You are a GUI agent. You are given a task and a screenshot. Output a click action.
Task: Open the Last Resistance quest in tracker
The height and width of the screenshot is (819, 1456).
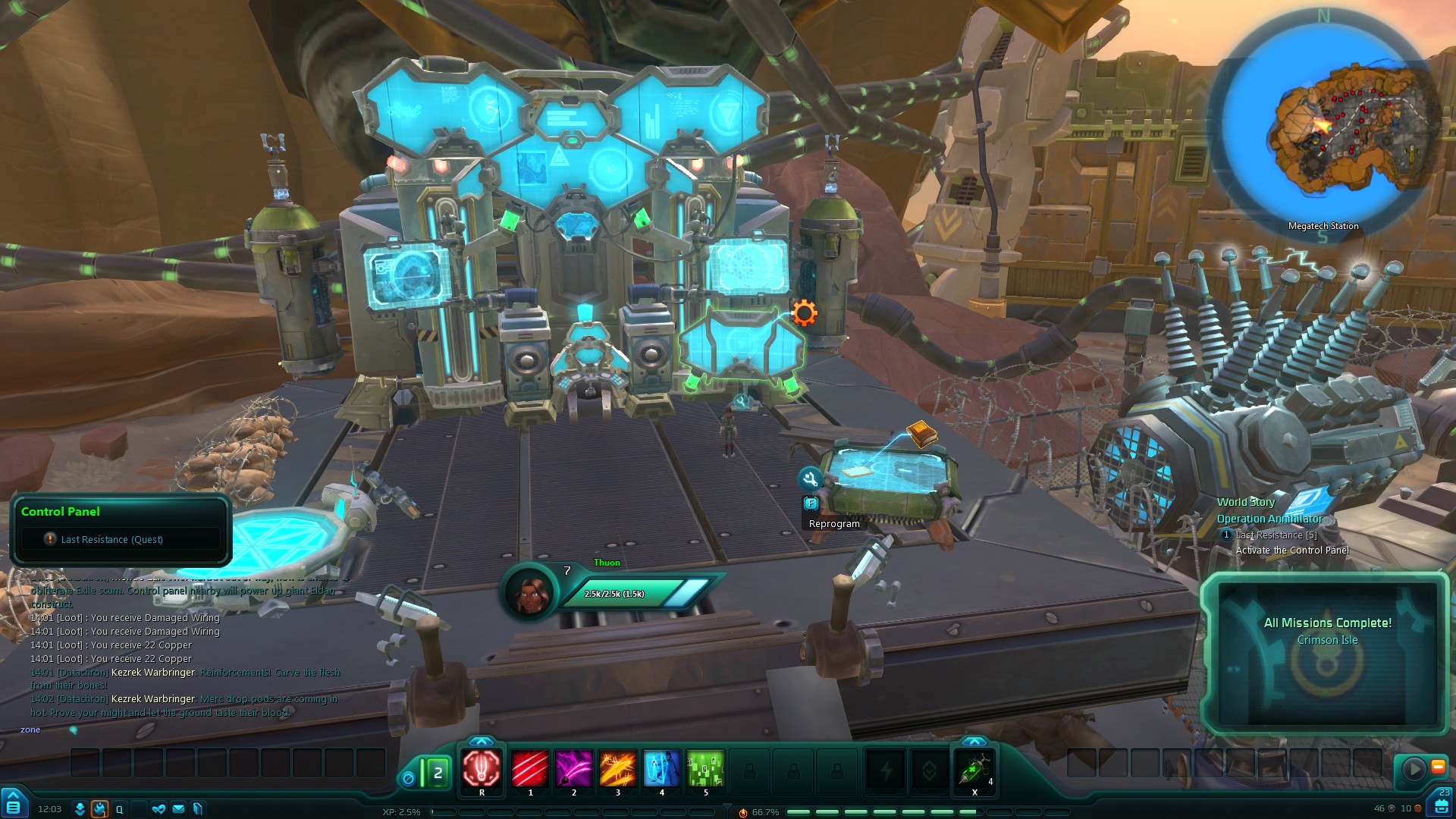1276,535
